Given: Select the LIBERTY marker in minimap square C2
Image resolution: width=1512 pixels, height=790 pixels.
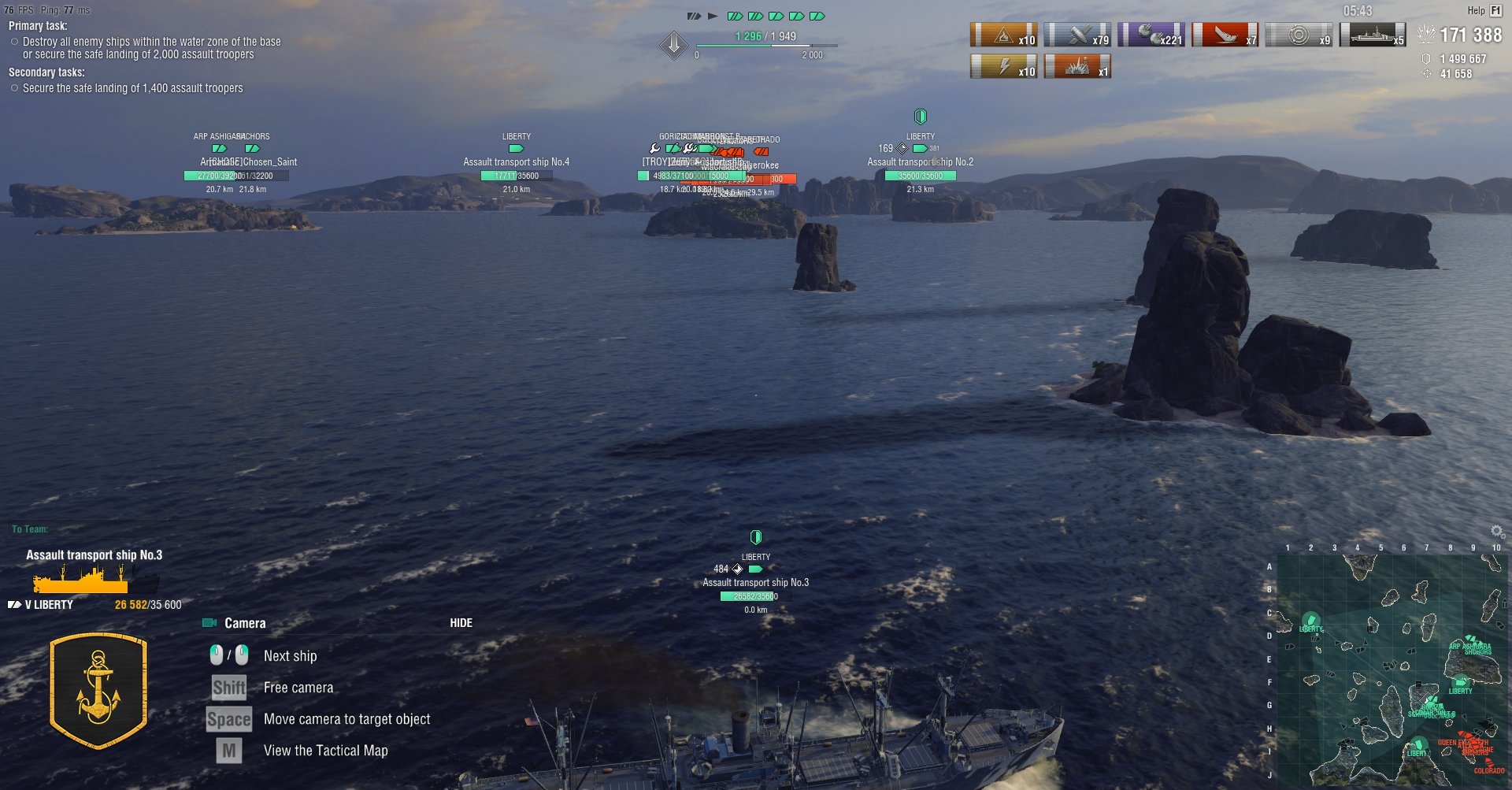Looking at the screenshot, I should pyautogui.click(x=1310, y=621).
